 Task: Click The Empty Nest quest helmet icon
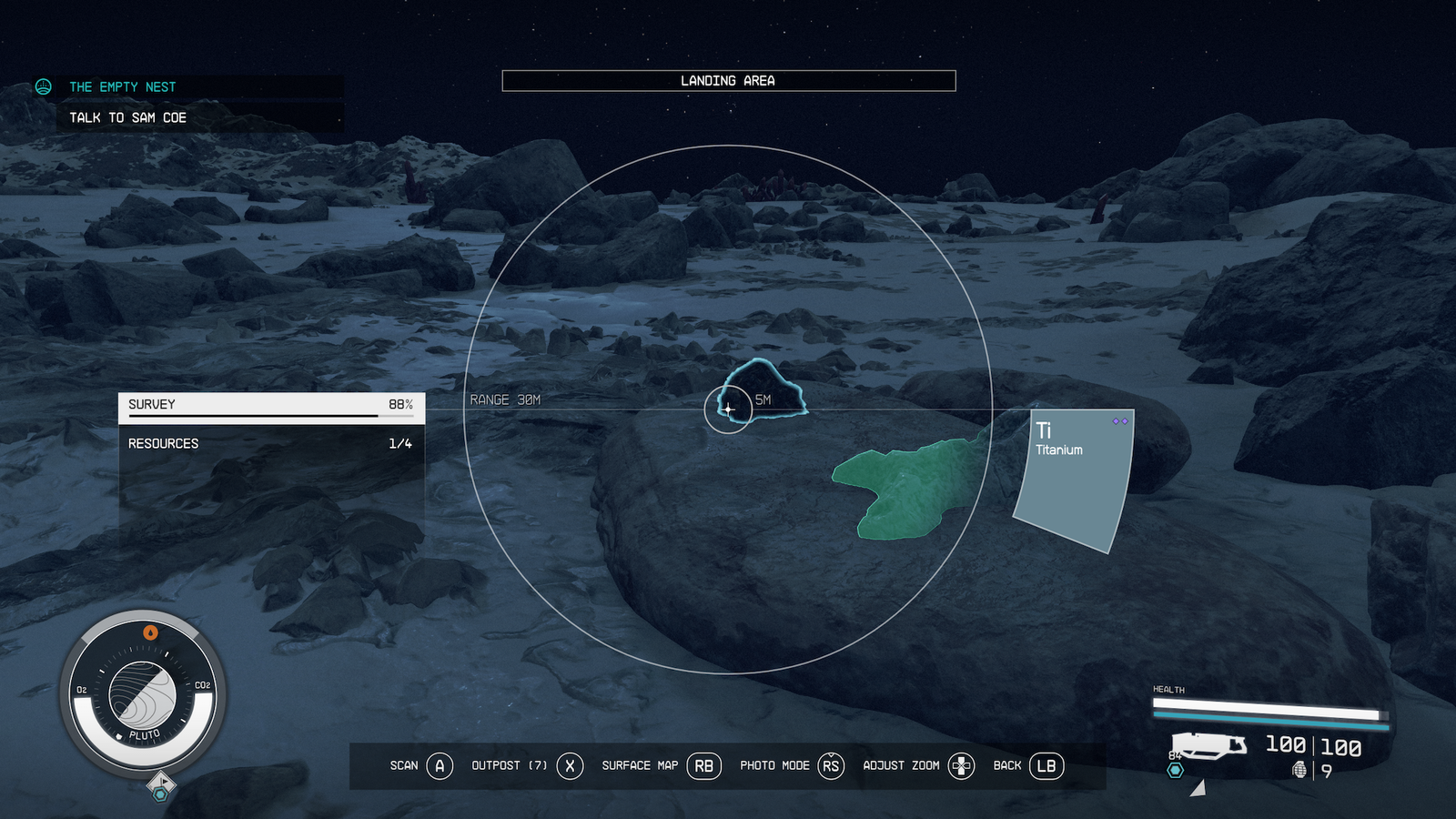coord(43,86)
